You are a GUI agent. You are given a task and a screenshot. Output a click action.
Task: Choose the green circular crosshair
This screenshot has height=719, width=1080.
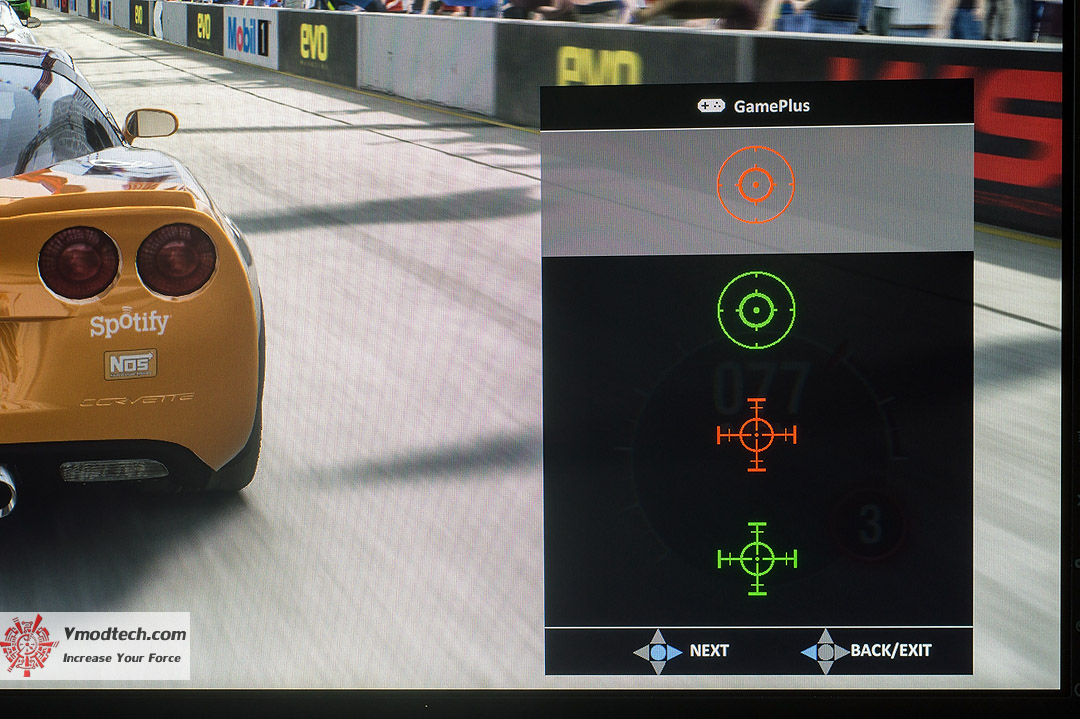point(757,311)
